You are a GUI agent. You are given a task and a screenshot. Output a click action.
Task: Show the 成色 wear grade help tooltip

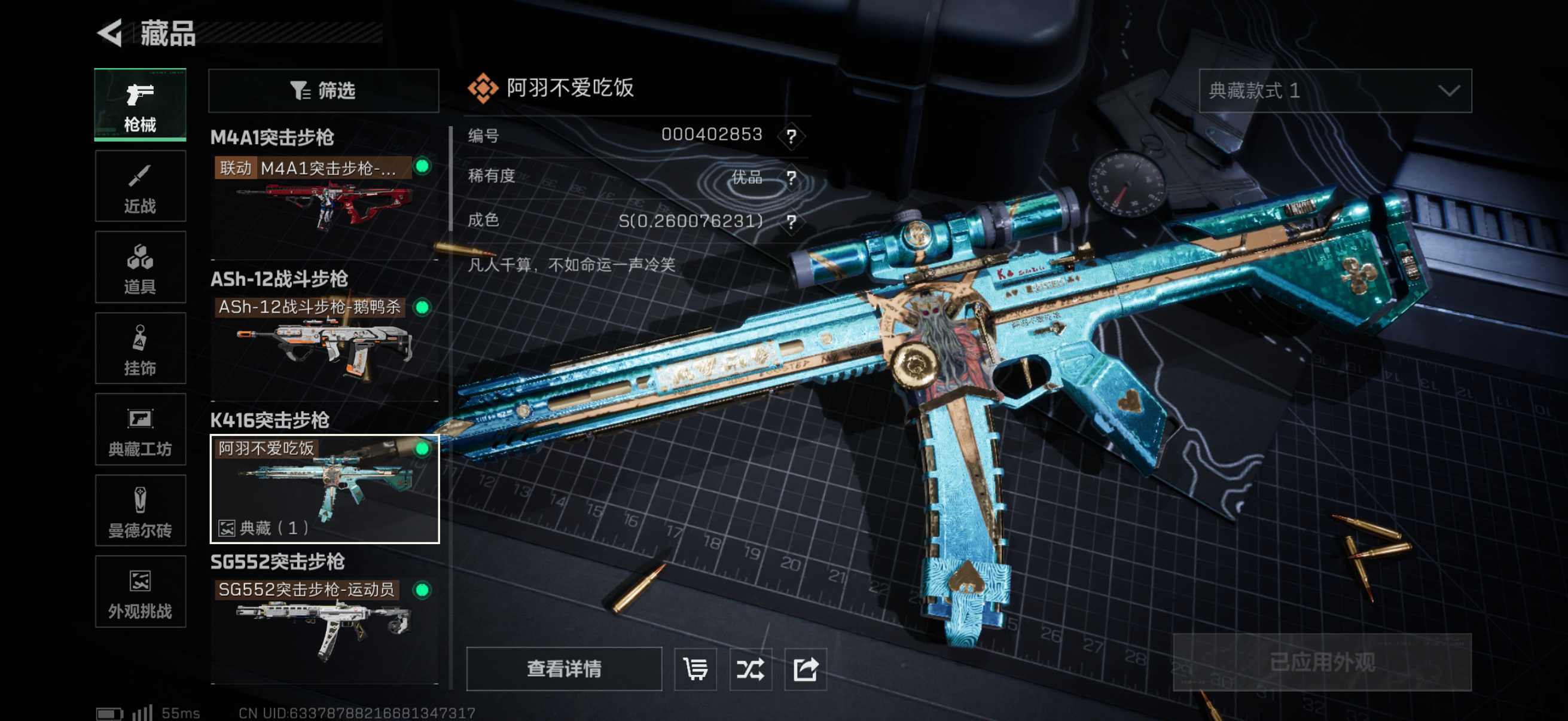pyautogui.click(x=791, y=221)
